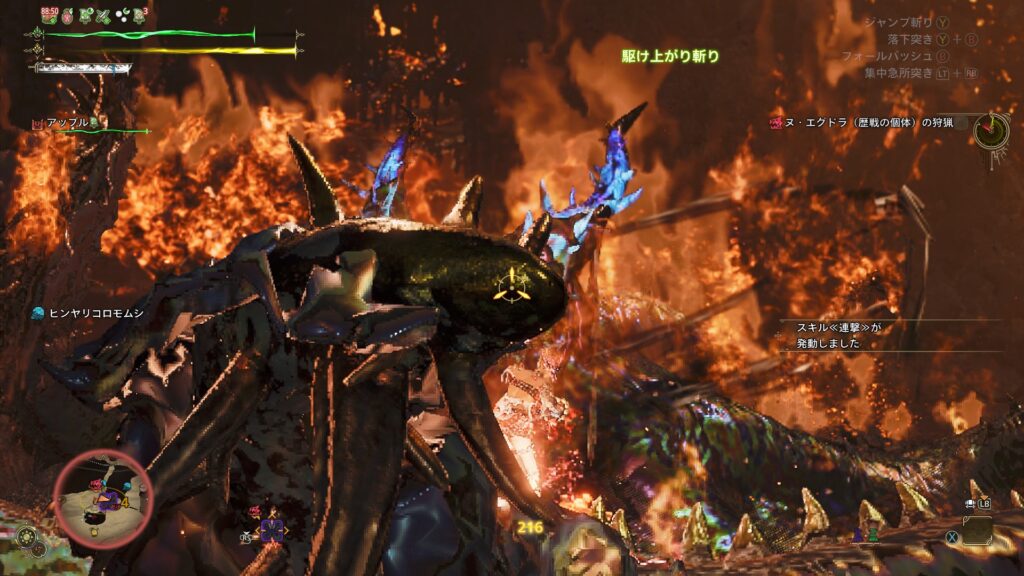Click the crossed swords attack buff icon
Image resolution: width=1024 pixels, height=576 pixels.
(x=103, y=15)
